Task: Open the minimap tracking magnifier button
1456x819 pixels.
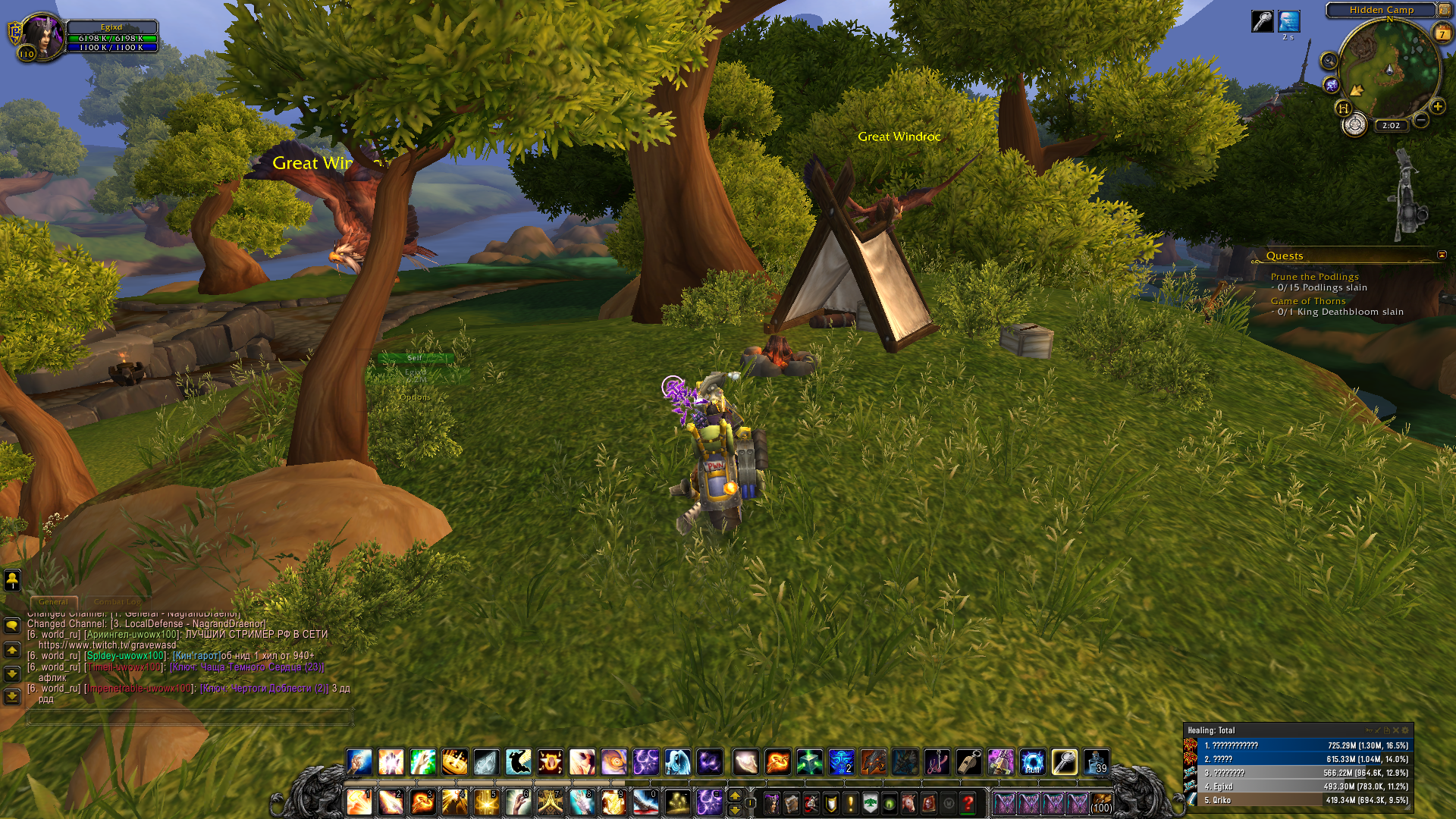Action: click(1329, 61)
